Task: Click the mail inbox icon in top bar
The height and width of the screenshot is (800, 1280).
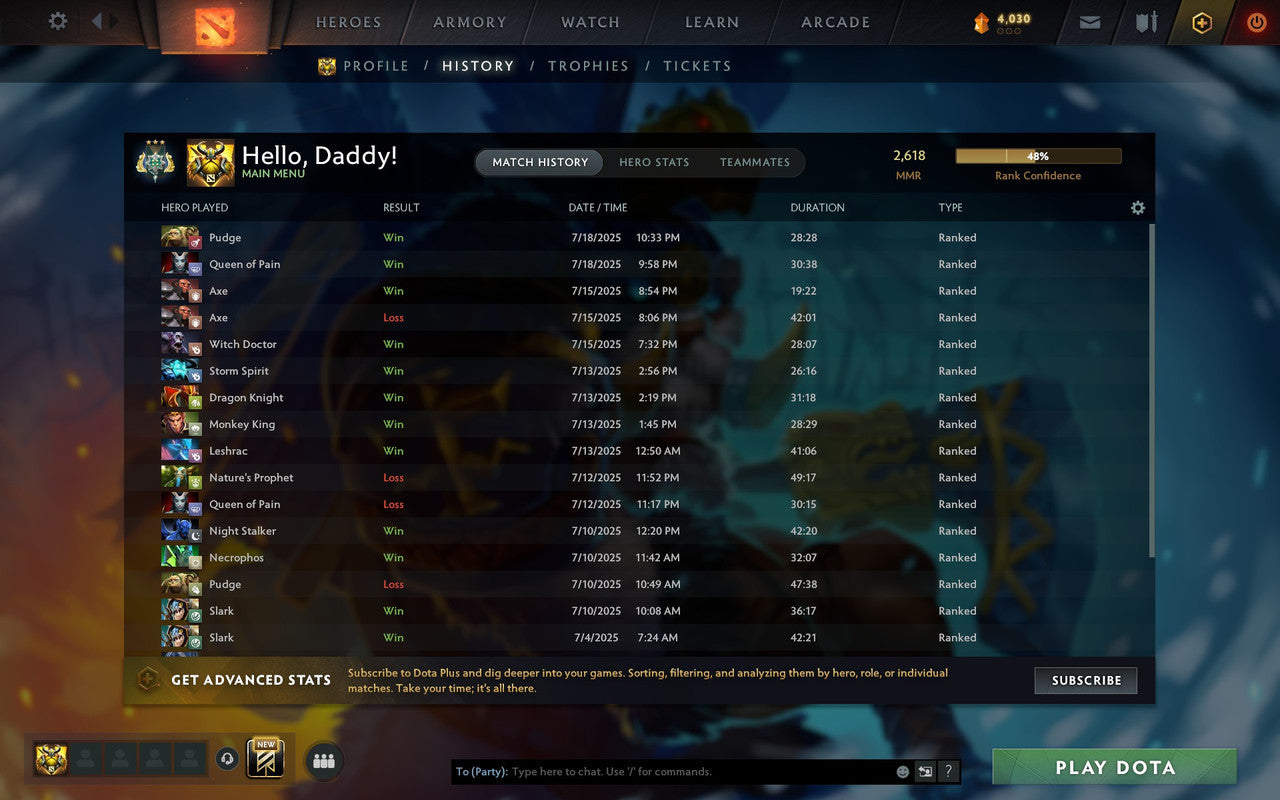Action: click(1089, 21)
